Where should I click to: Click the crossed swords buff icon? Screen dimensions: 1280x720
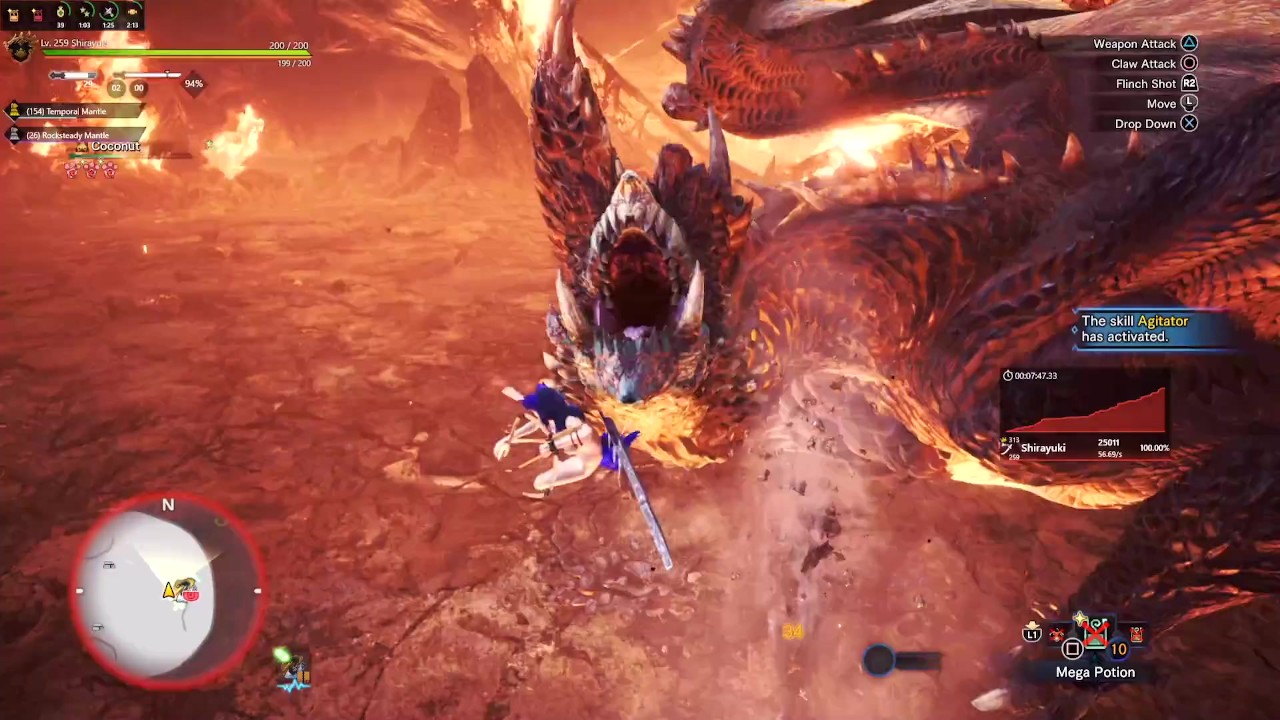(x=108, y=14)
